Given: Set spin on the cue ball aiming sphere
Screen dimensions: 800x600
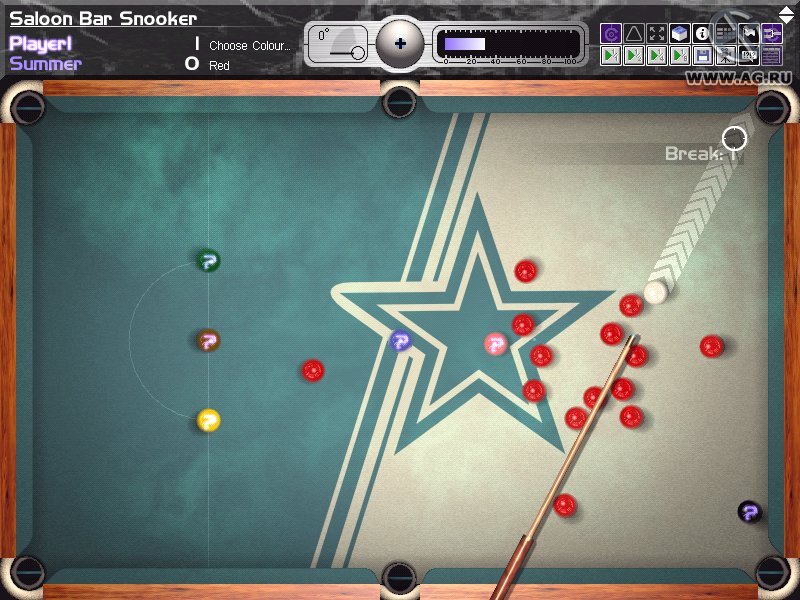Looking at the screenshot, I should [x=400, y=44].
